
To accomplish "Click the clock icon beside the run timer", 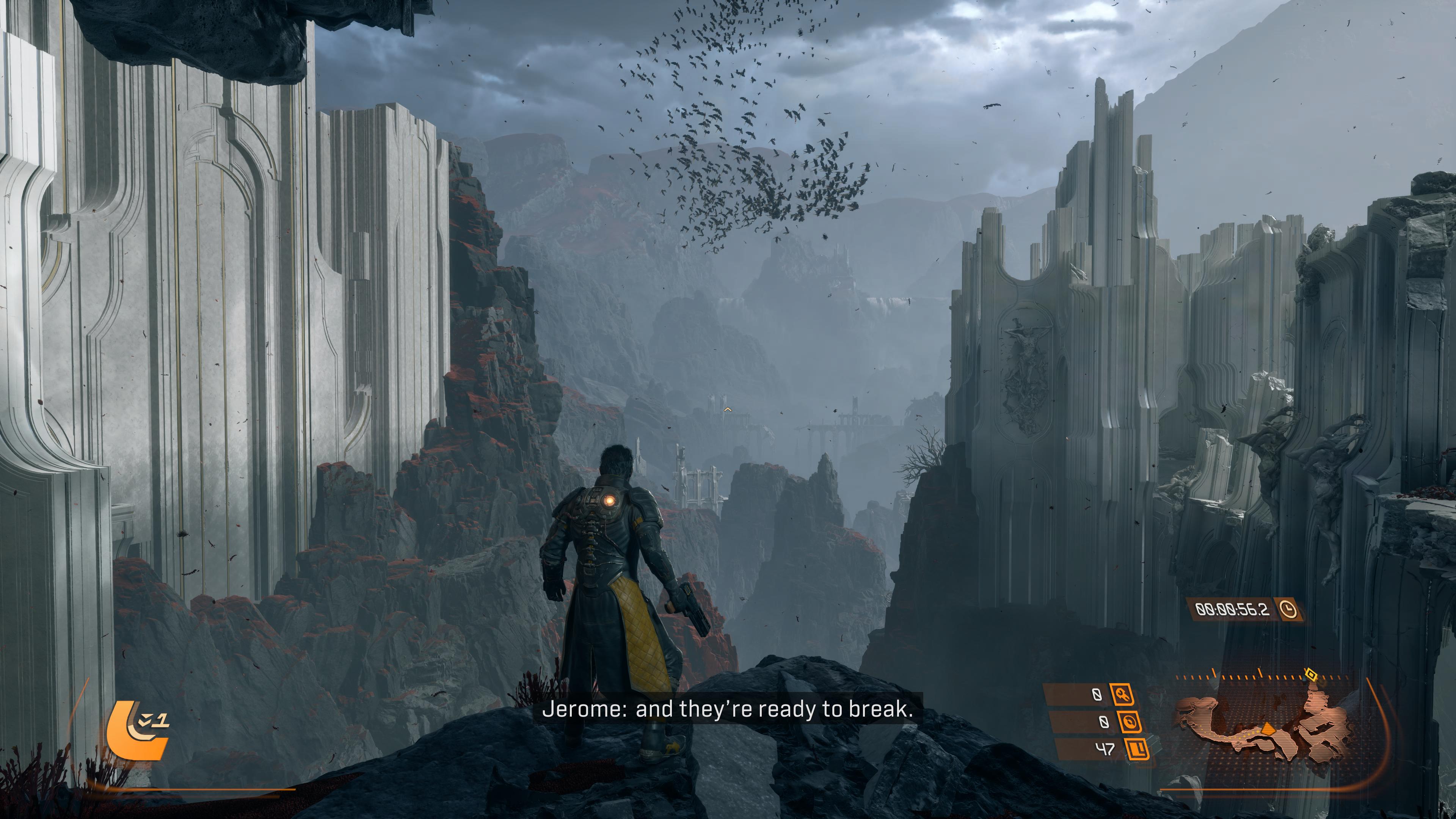I will tap(1288, 609).
